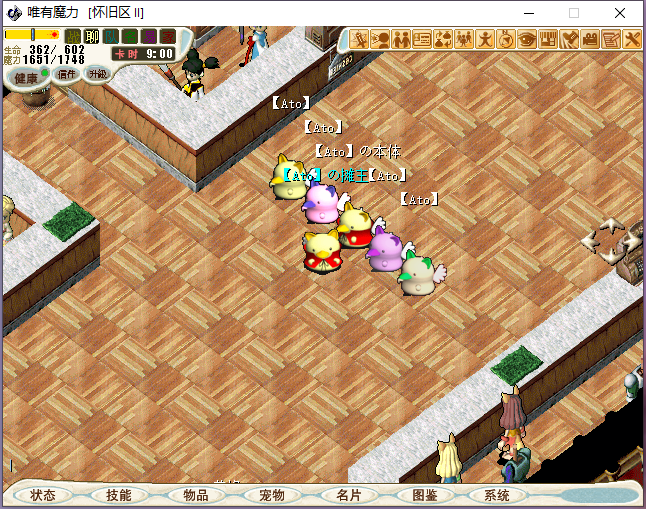Toggle the 队 team switch

pyautogui.click(x=111, y=37)
